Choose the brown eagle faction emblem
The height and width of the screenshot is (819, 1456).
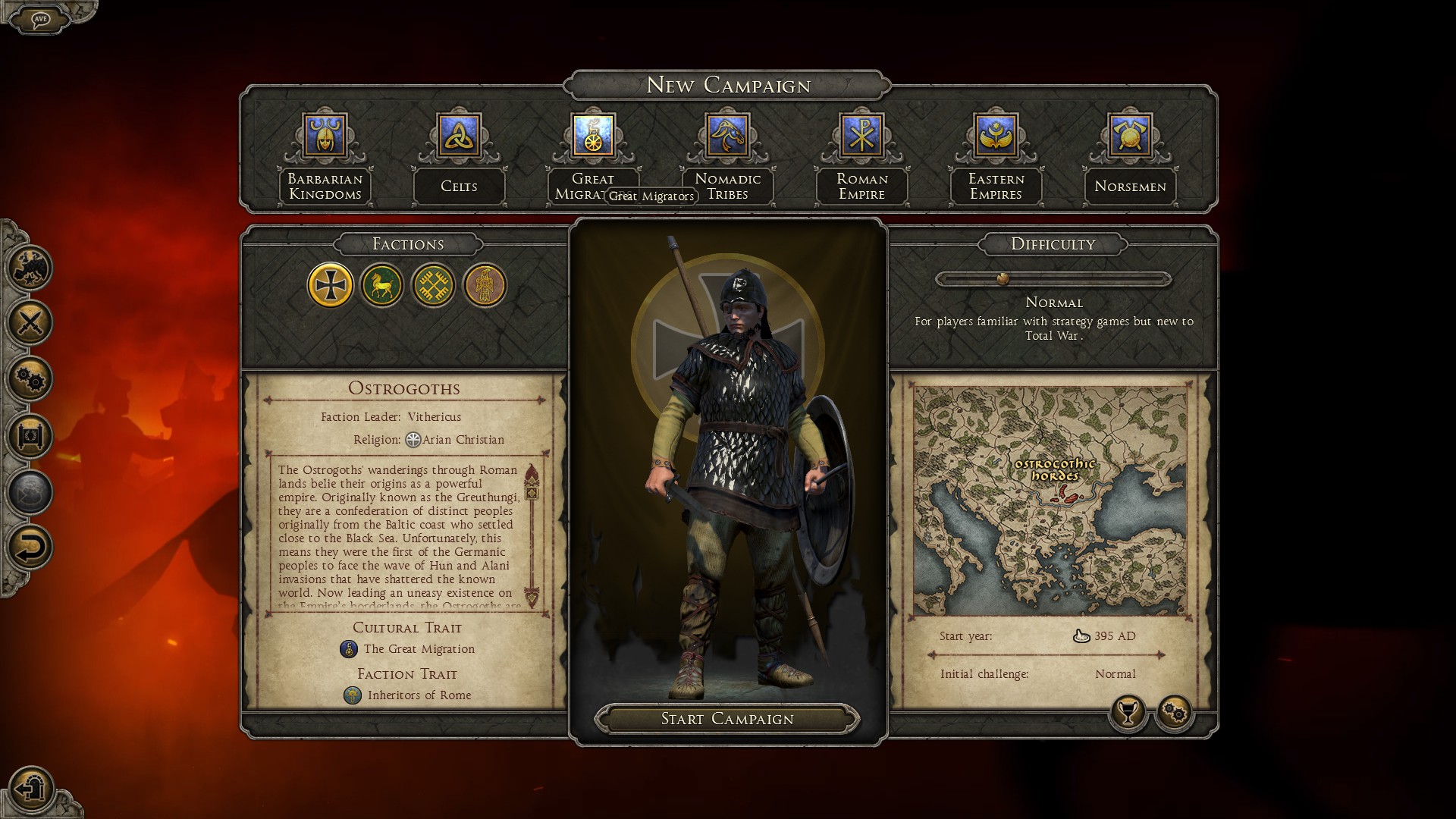[485, 285]
